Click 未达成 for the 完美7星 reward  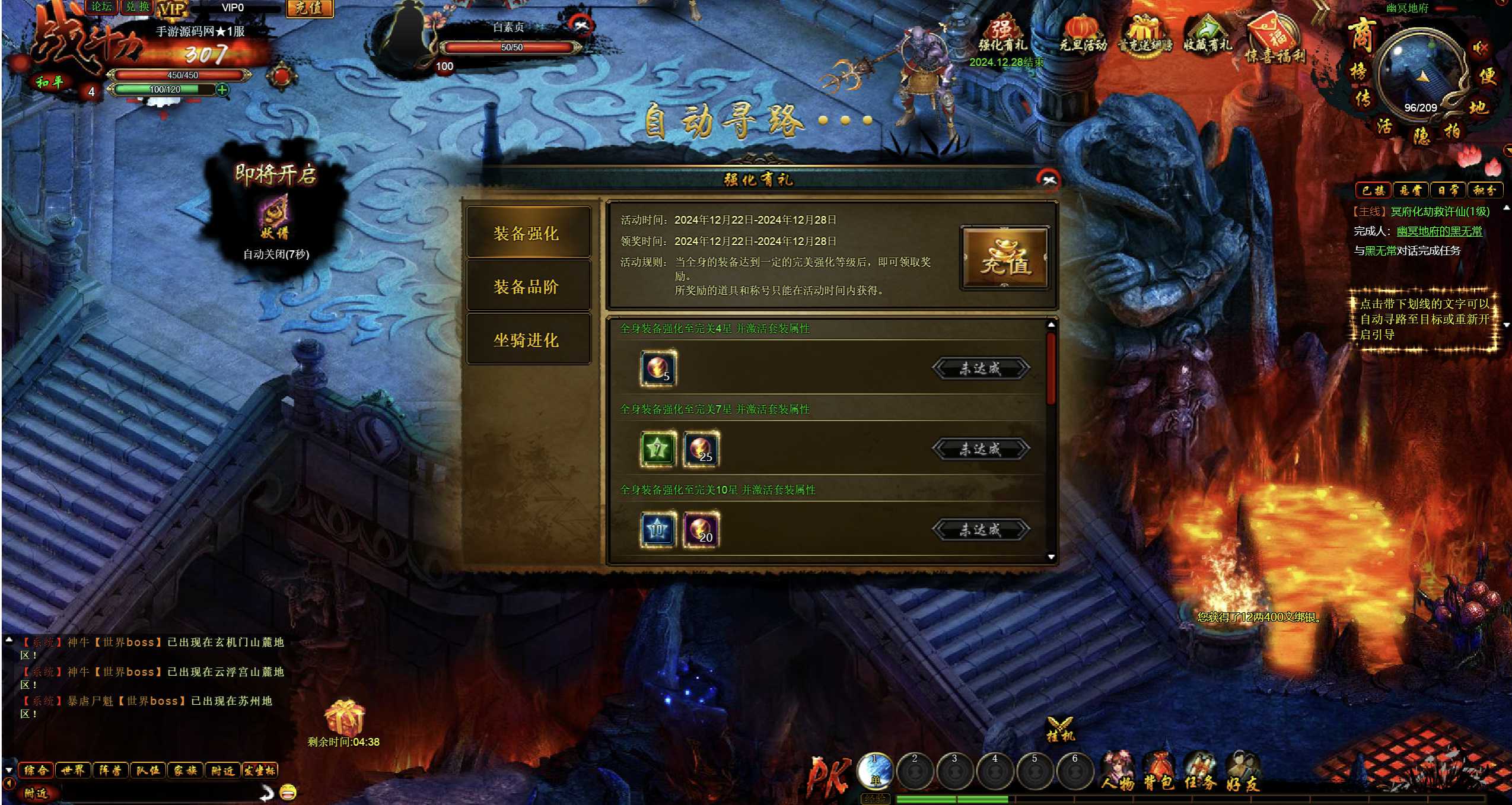coord(981,449)
